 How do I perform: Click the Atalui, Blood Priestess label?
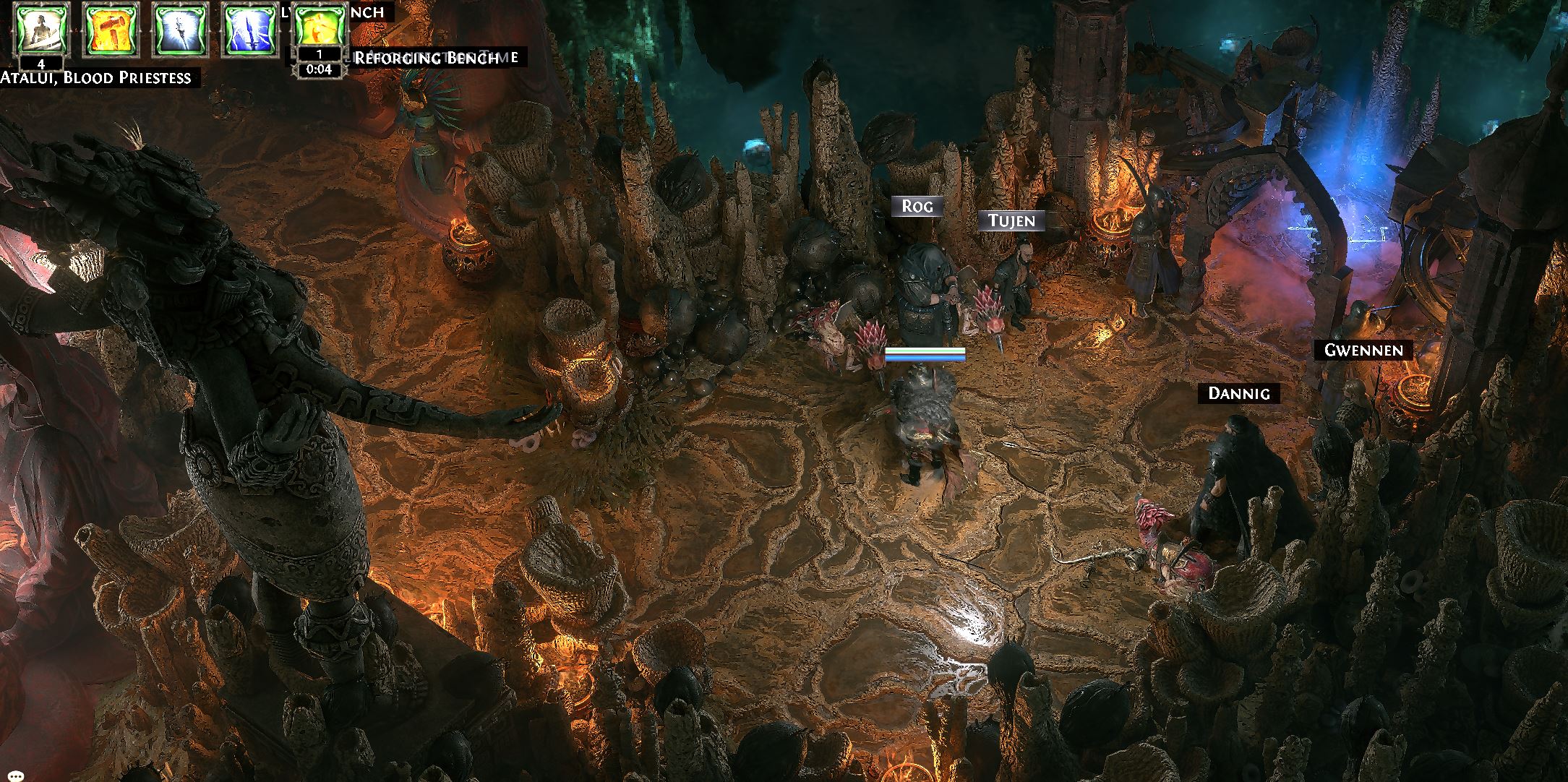pyautogui.click(x=96, y=78)
